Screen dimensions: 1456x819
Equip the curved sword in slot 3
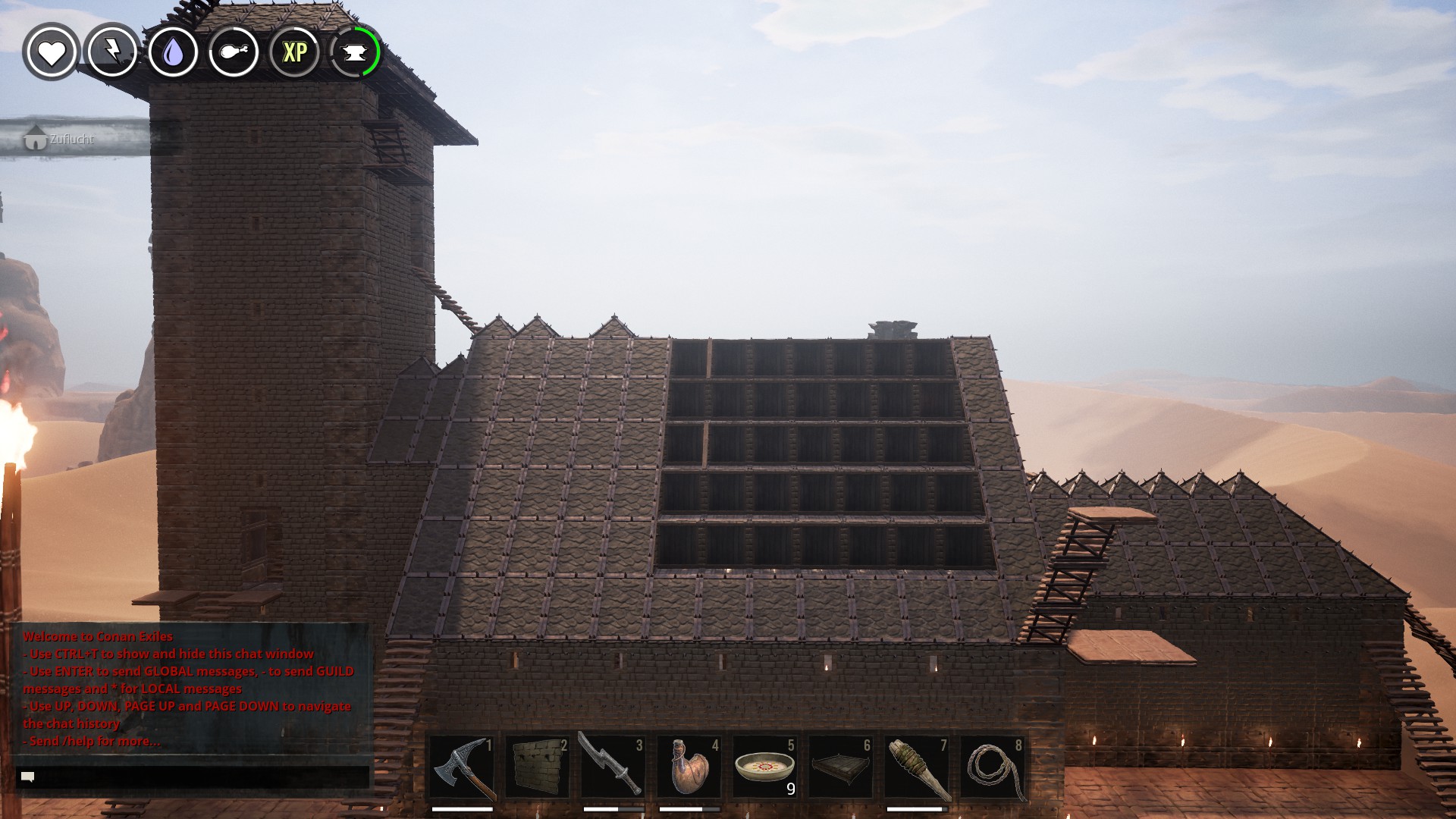pyautogui.click(x=613, y=767)
